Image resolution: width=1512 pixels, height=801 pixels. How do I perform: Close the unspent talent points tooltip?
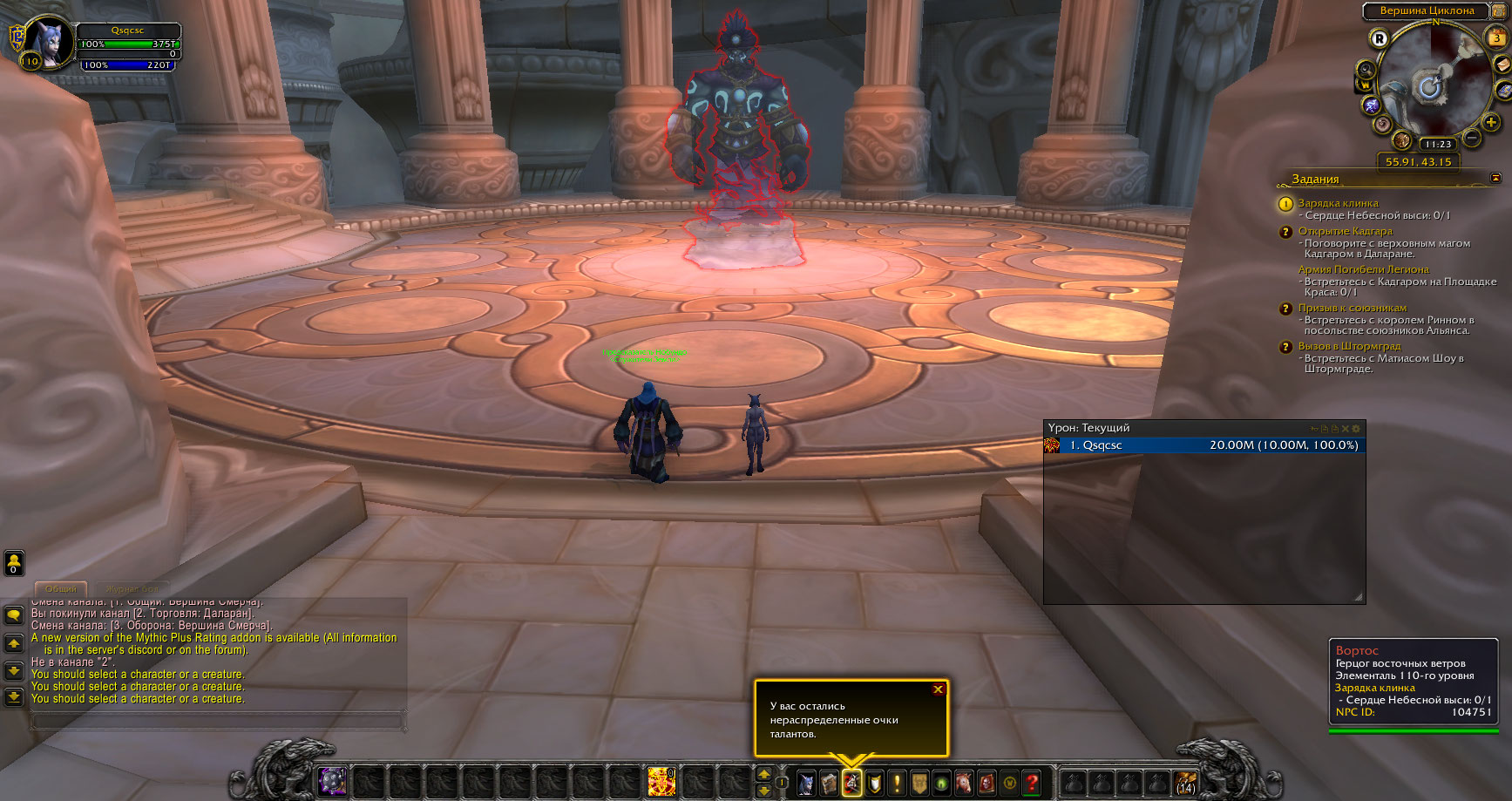tap(938, 689)
